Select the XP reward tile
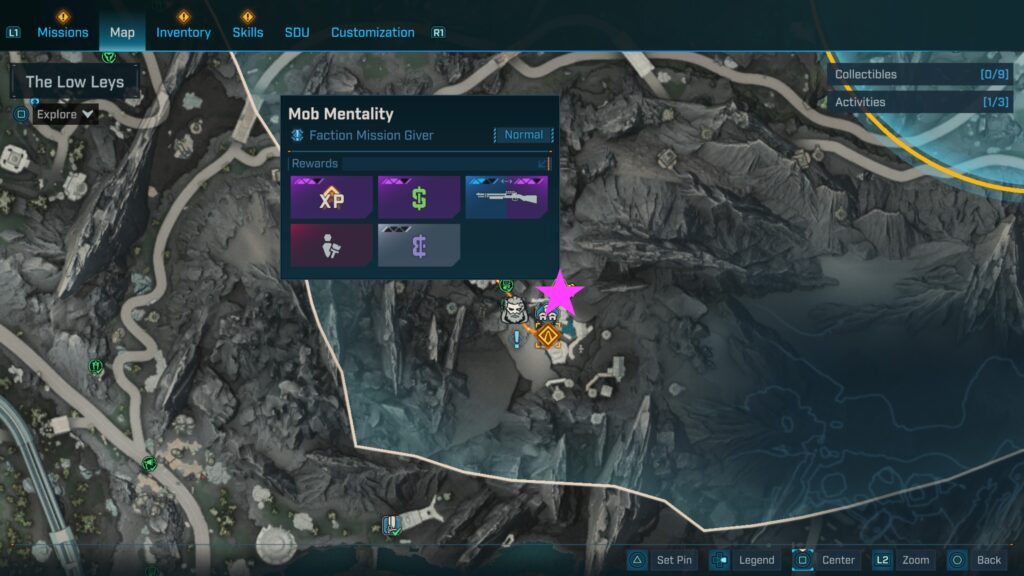This screenshot has width=1024, height=576. [331, 197]
